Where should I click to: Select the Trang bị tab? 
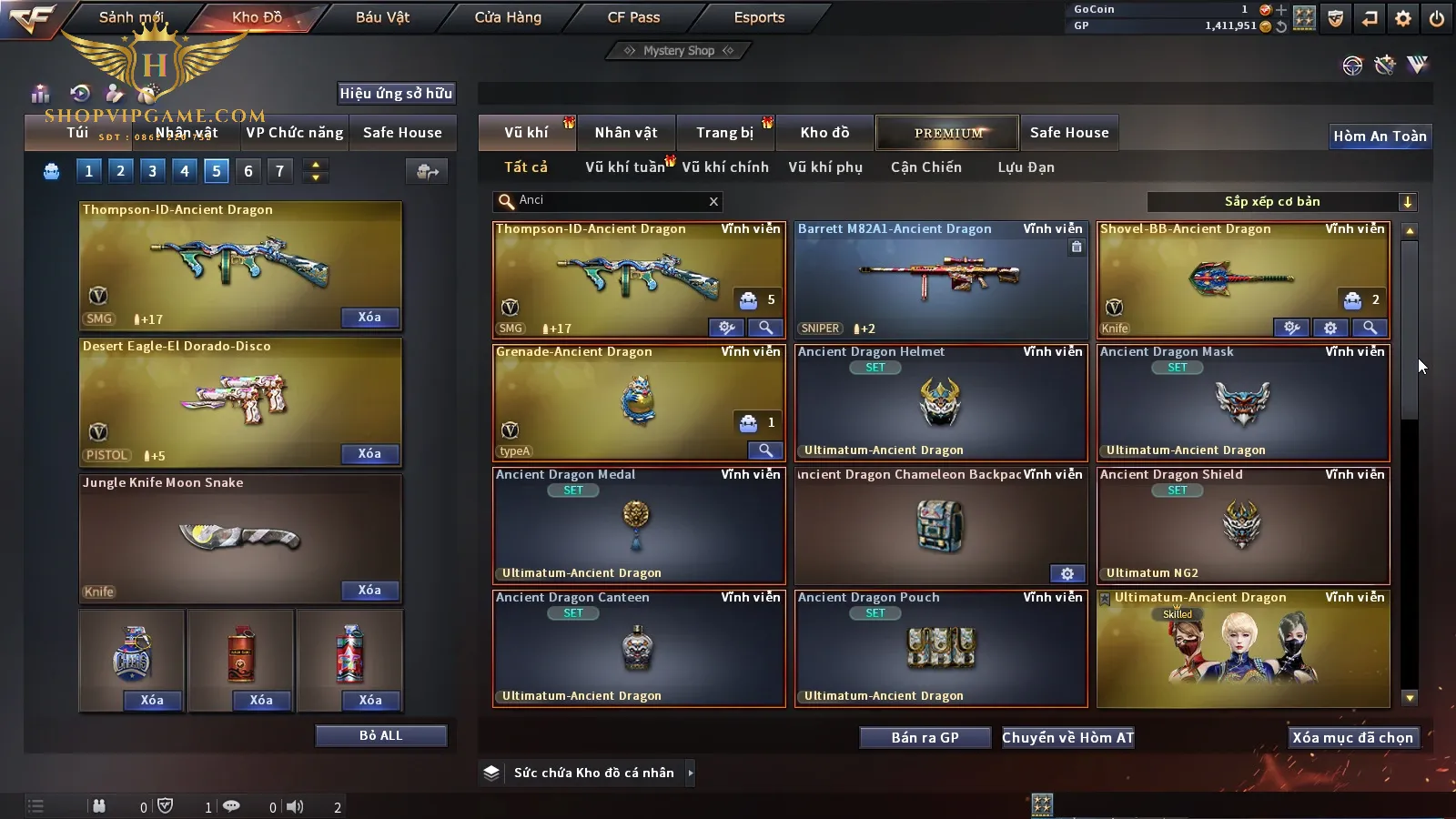click(x=724, y=133)
